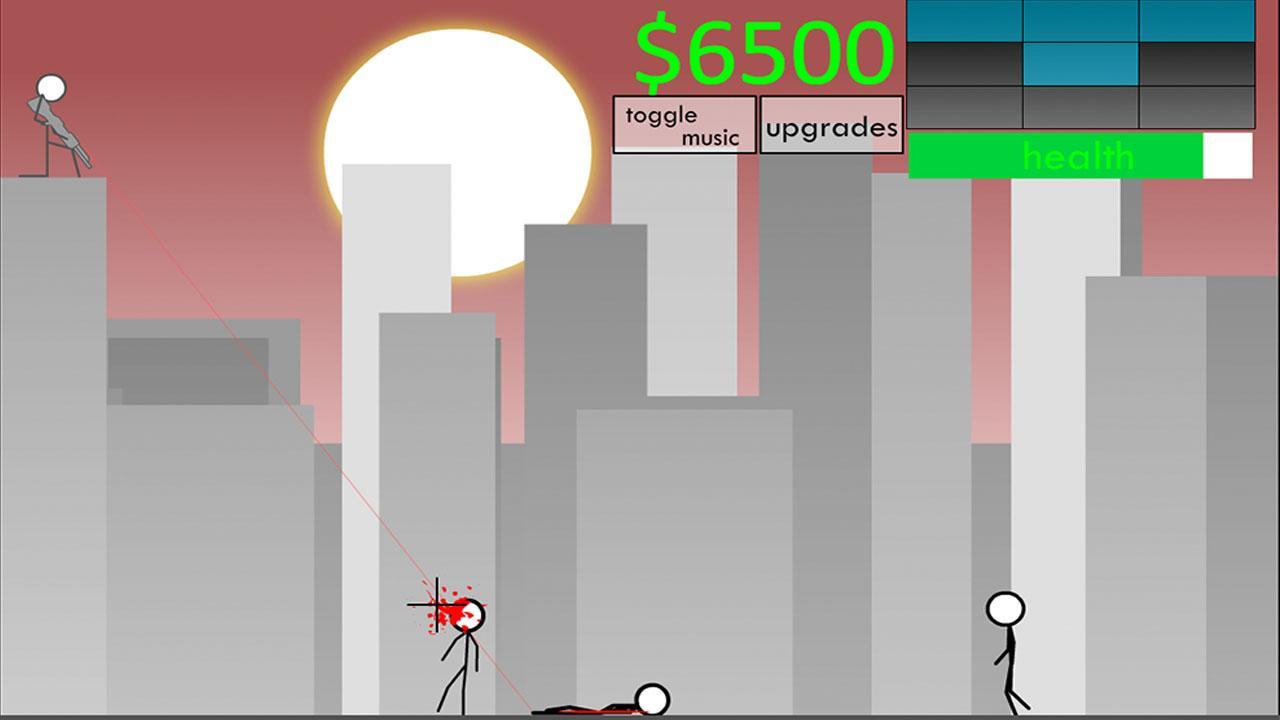Click the bottom-right empty upgrade slot

1197,106
